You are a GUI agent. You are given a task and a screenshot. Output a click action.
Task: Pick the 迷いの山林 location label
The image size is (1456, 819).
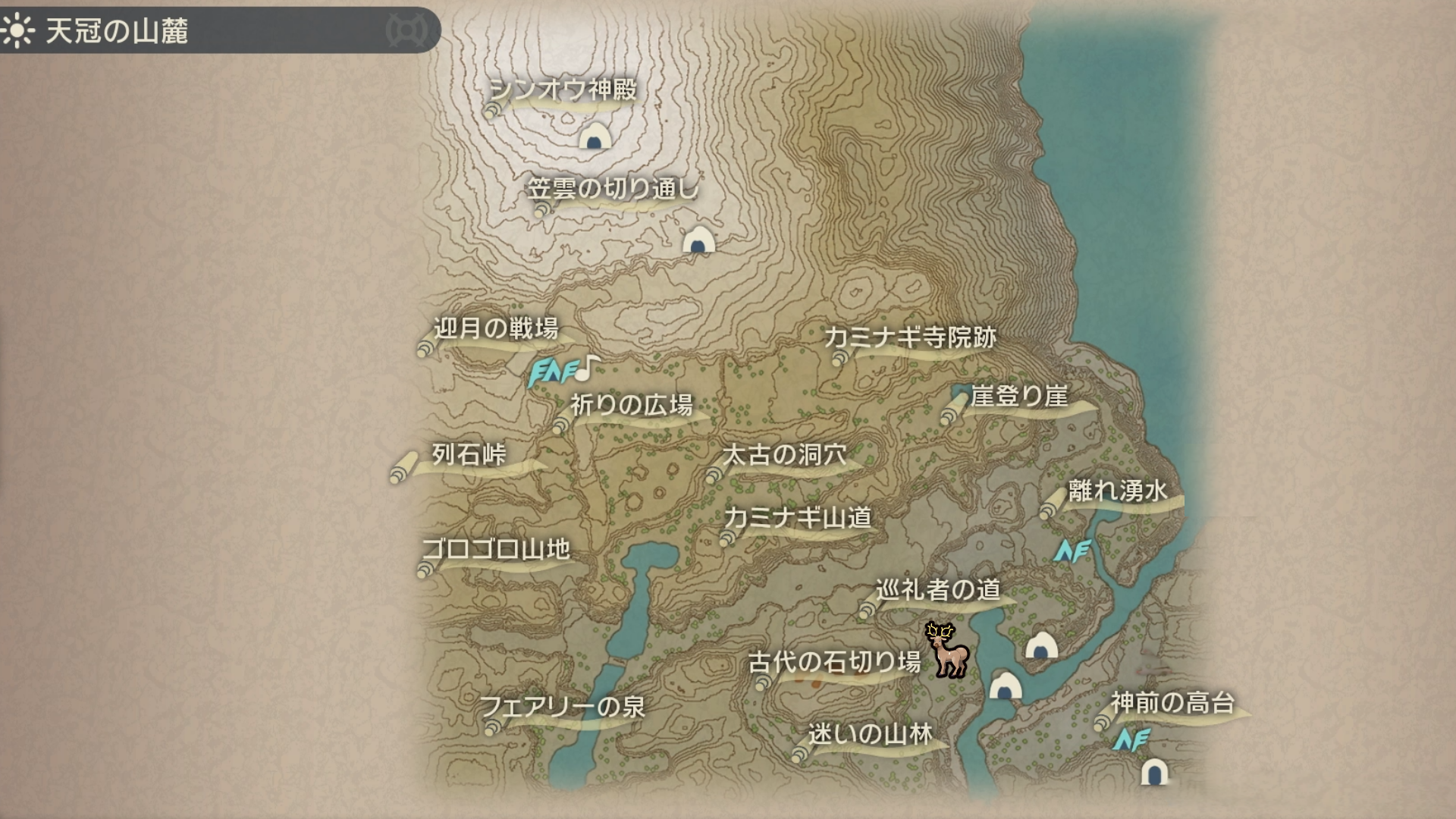(x=870, y=734)
